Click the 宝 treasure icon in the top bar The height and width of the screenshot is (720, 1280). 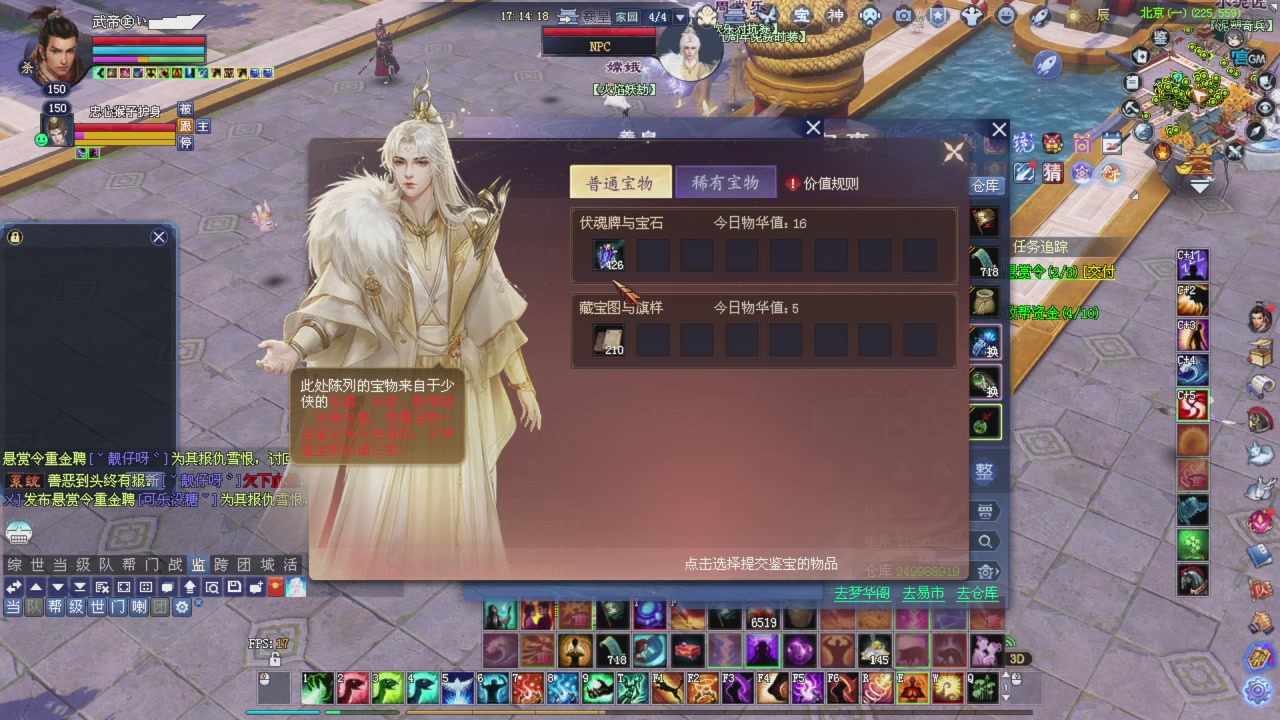point(803,15)
